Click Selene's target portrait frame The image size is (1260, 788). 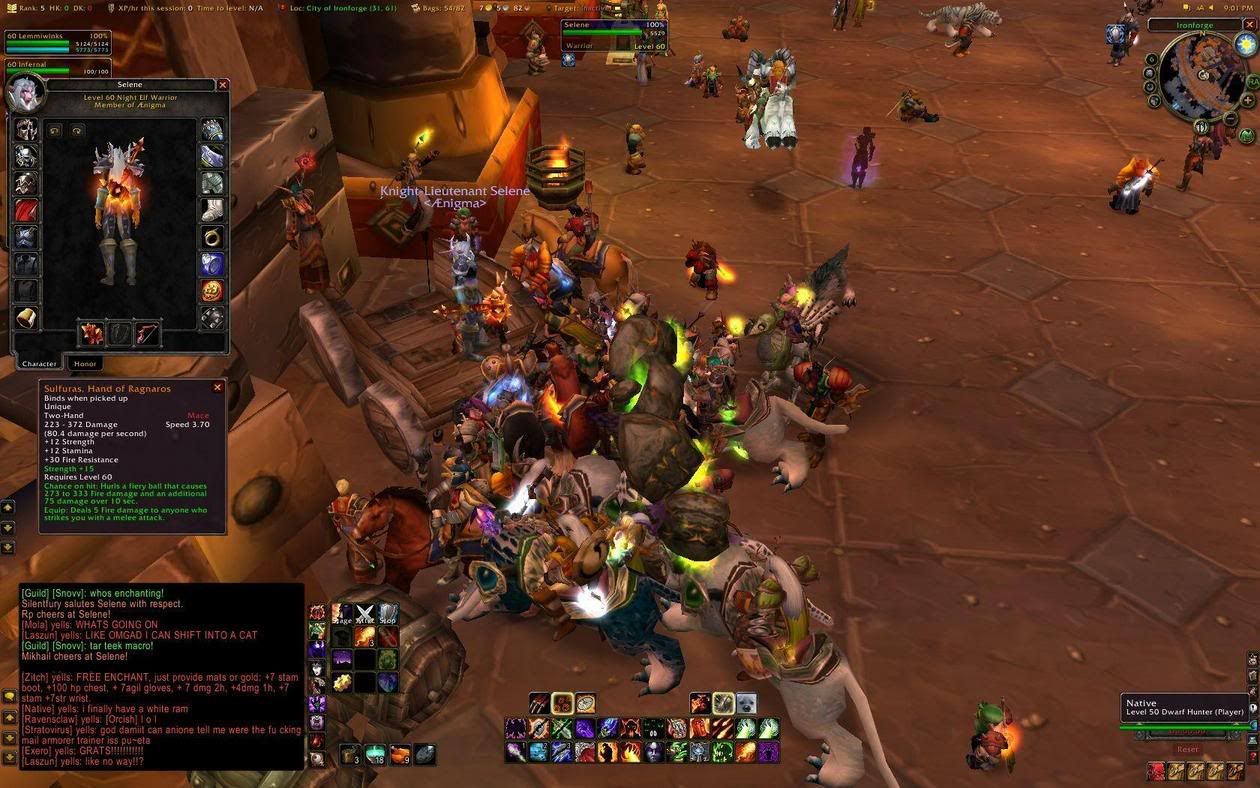pyautogui.click(x=613, y=36)
